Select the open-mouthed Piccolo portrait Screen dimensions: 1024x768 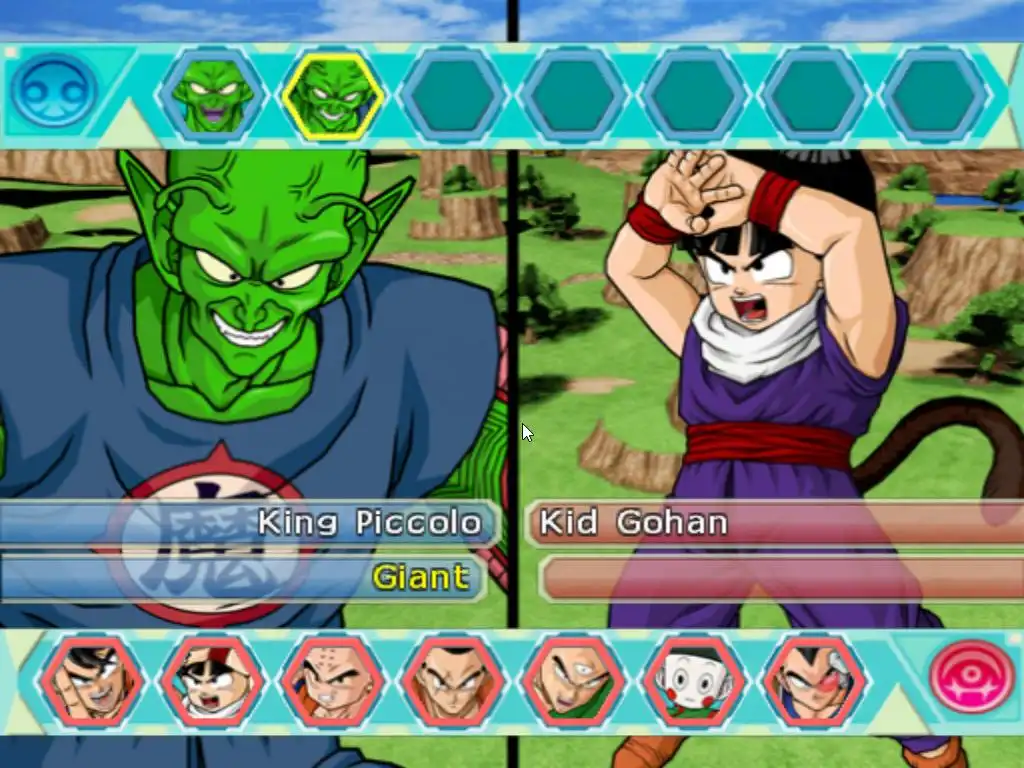[x=211, y=96]
